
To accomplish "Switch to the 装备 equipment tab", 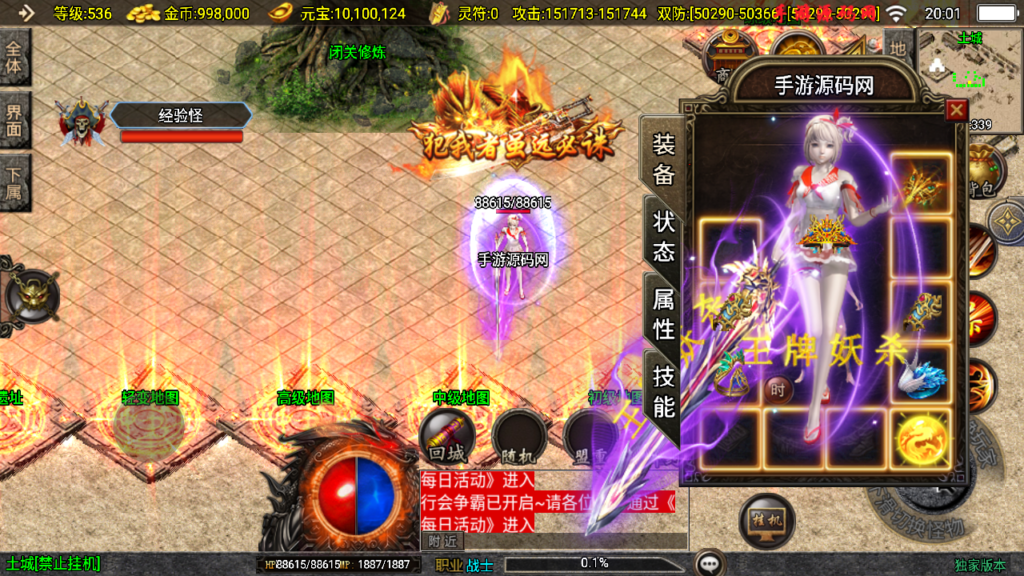I will pyautogui.click(x=664, y=160).
